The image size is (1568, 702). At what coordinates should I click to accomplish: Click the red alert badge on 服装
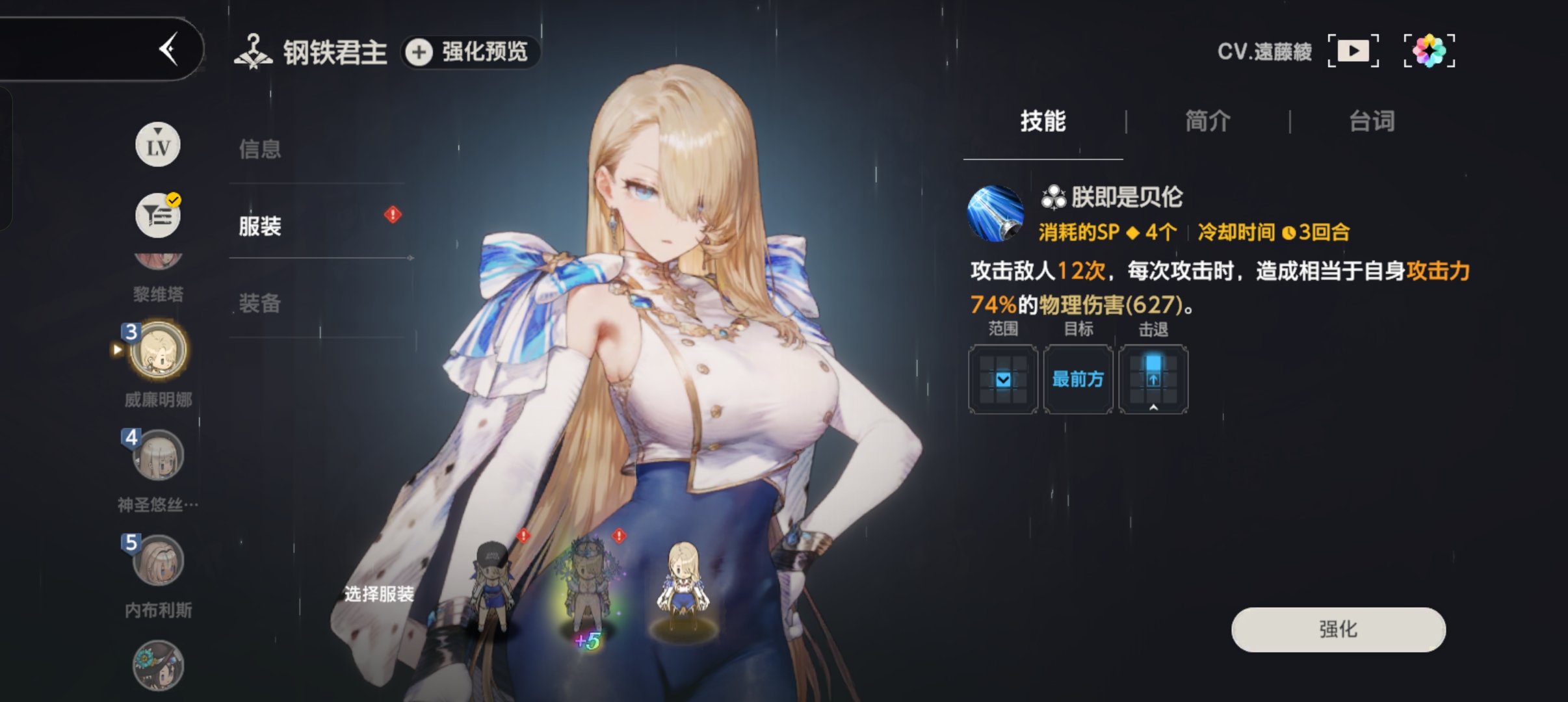click(x=392, y=214)
